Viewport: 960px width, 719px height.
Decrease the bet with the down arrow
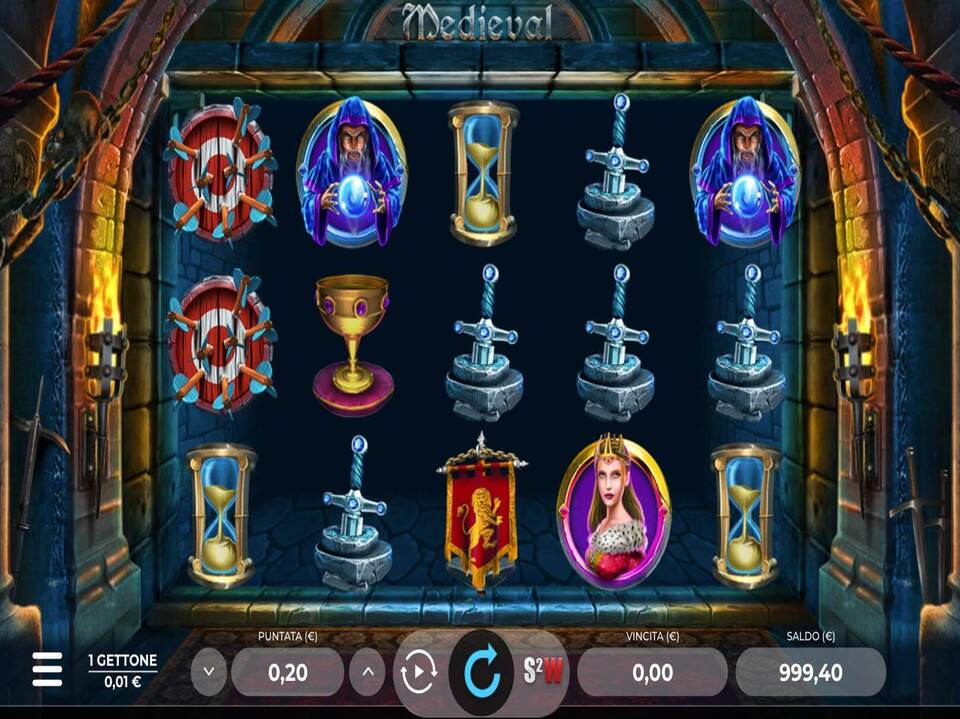pos(208,672)
